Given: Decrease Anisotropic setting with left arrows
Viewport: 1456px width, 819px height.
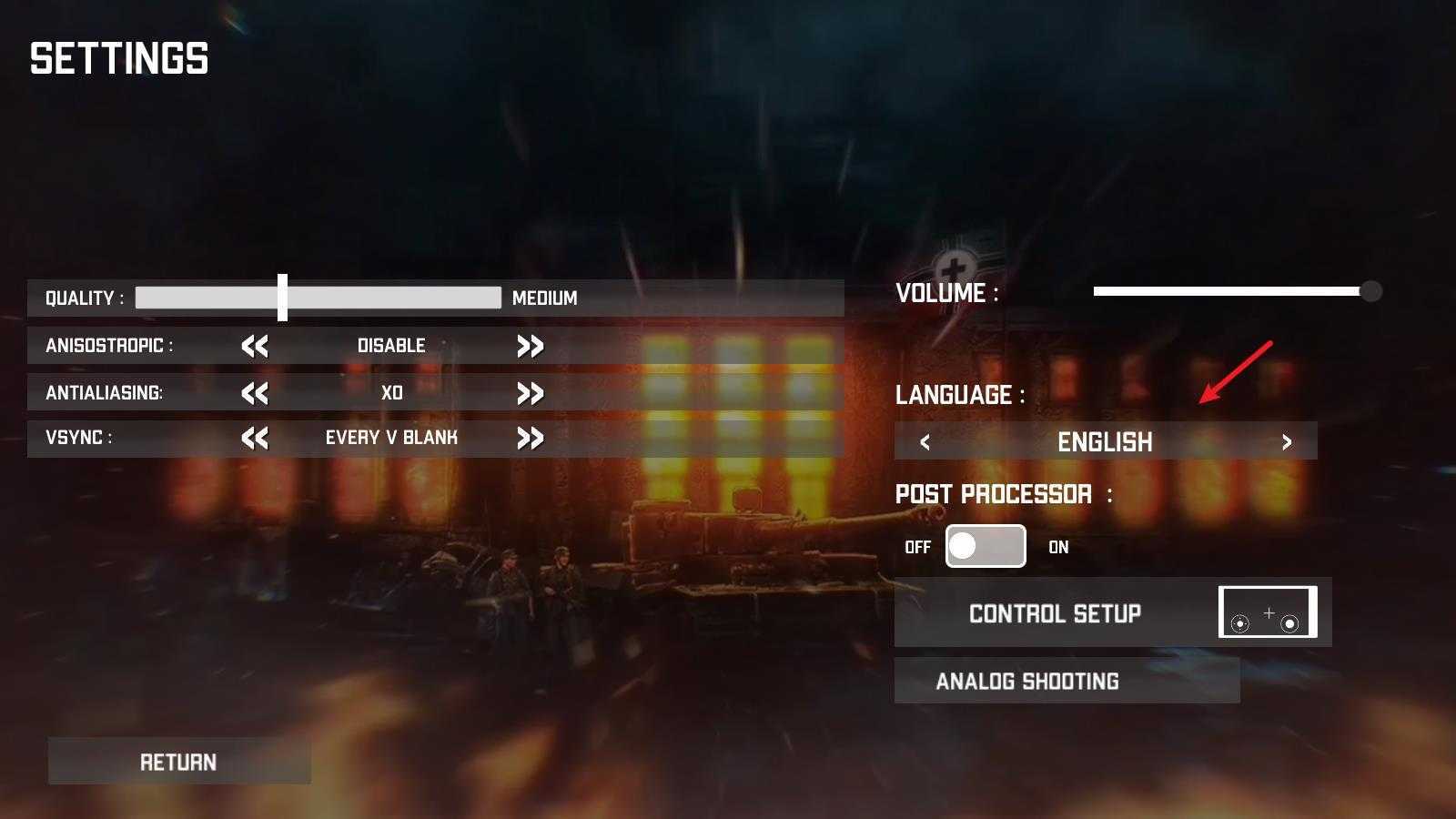Looking at the screenshot, I should pyautogui.click(x=255, y=346).
